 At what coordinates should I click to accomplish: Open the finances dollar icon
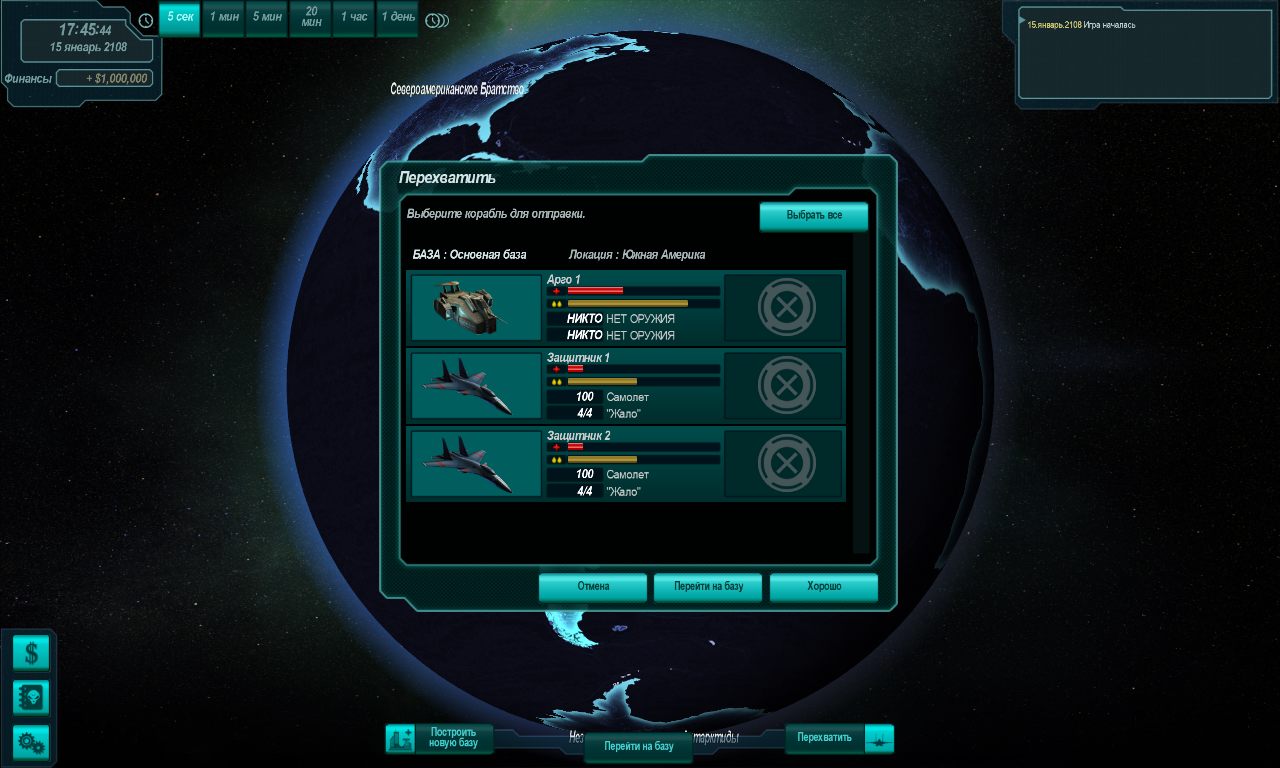(31, 654)
